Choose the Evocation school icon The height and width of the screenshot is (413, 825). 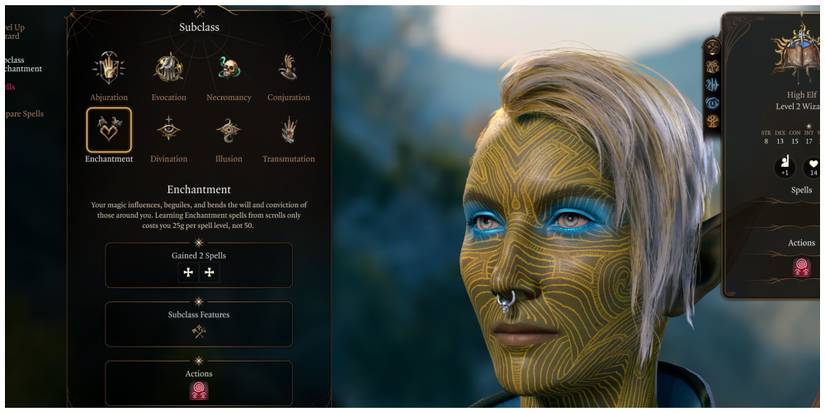(x=168, y=68)
